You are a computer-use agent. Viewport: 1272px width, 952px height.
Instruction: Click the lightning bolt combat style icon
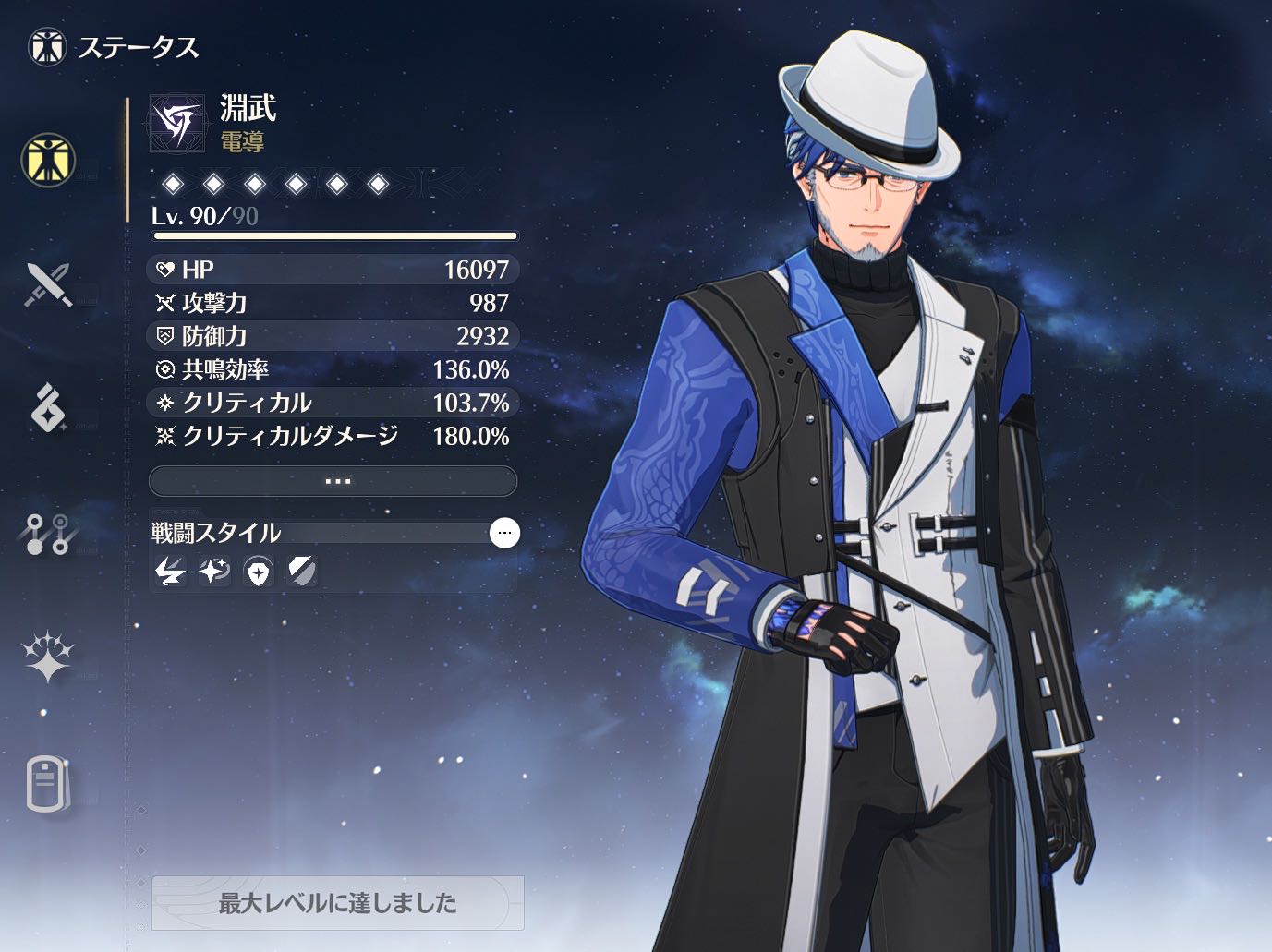click(170, 572)
